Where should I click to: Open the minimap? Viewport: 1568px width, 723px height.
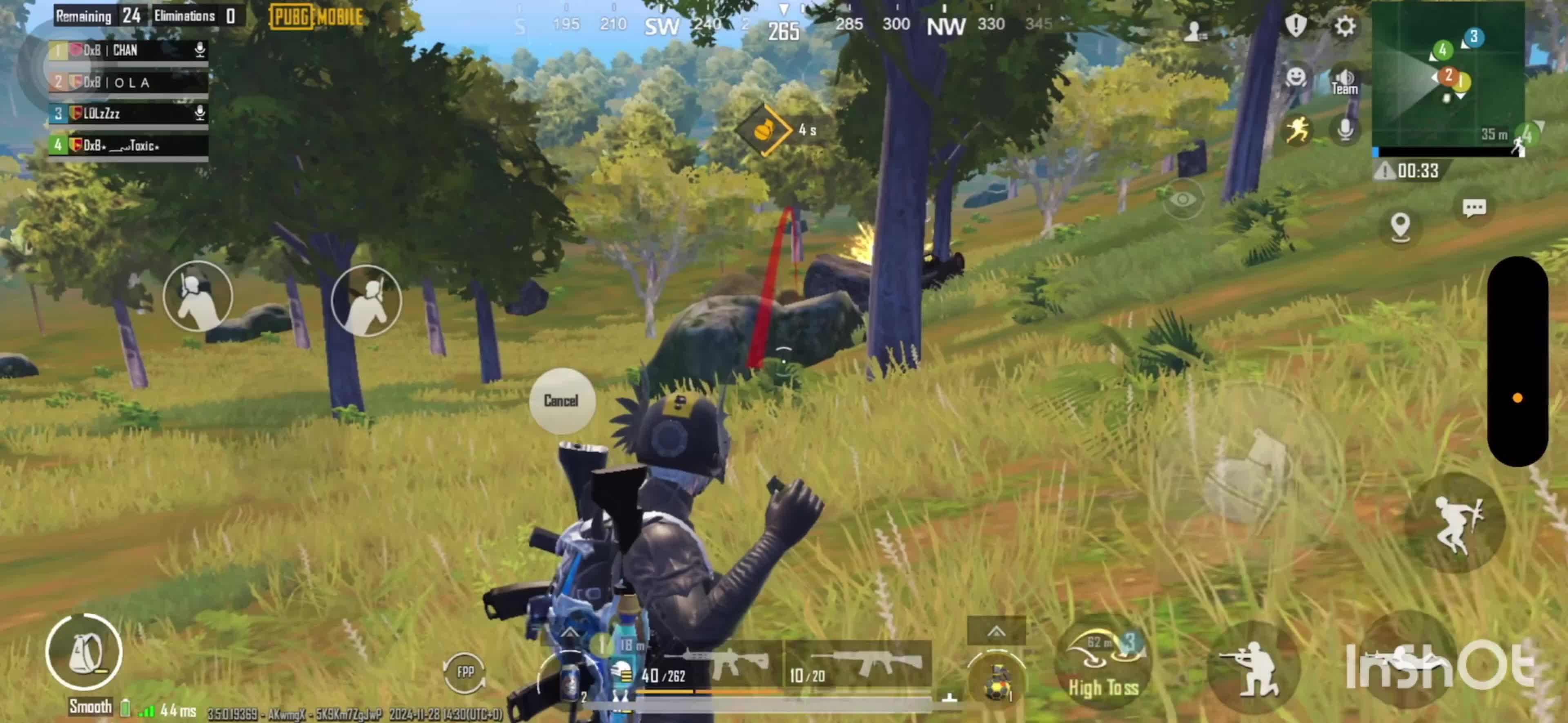(1448, 76)
